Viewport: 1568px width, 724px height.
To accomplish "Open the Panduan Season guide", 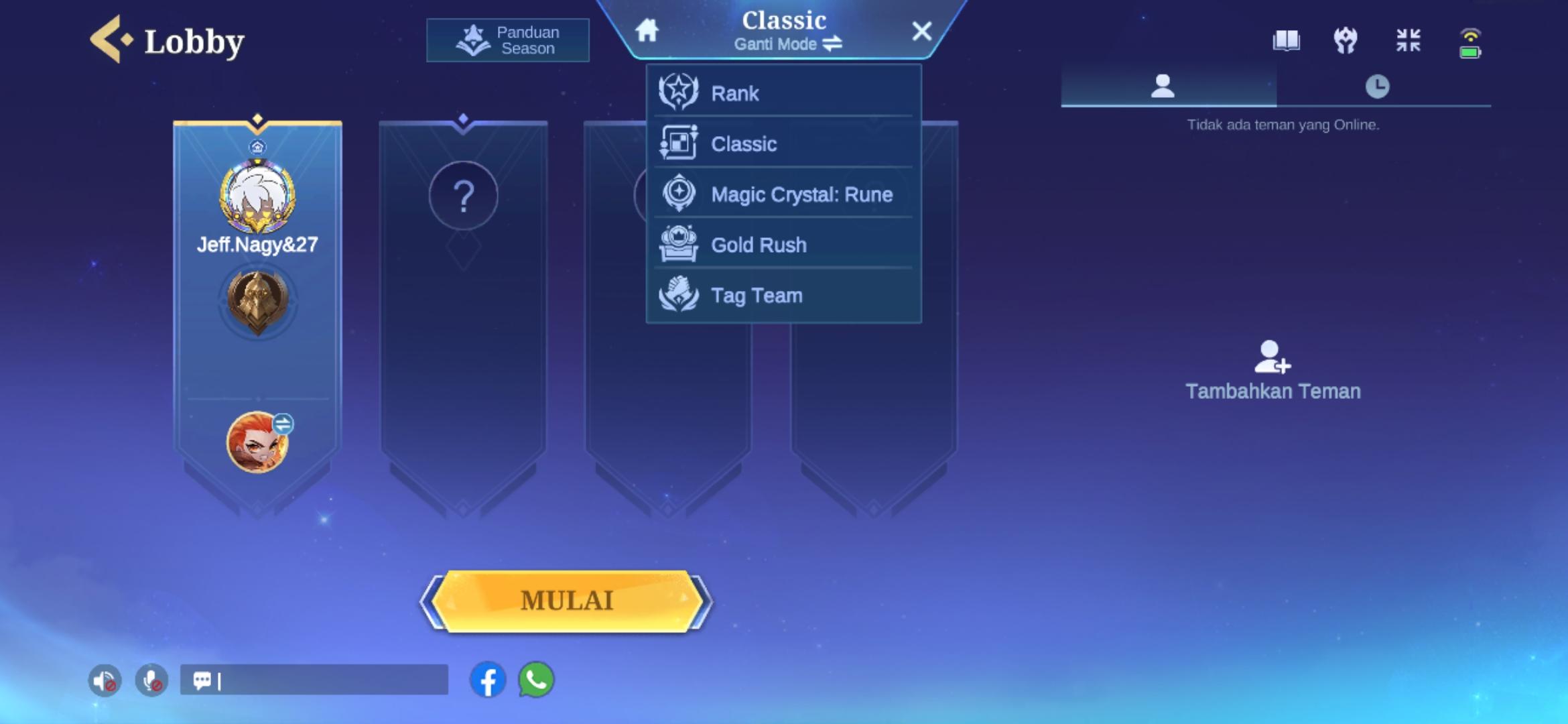I will [x=507, y=39].
